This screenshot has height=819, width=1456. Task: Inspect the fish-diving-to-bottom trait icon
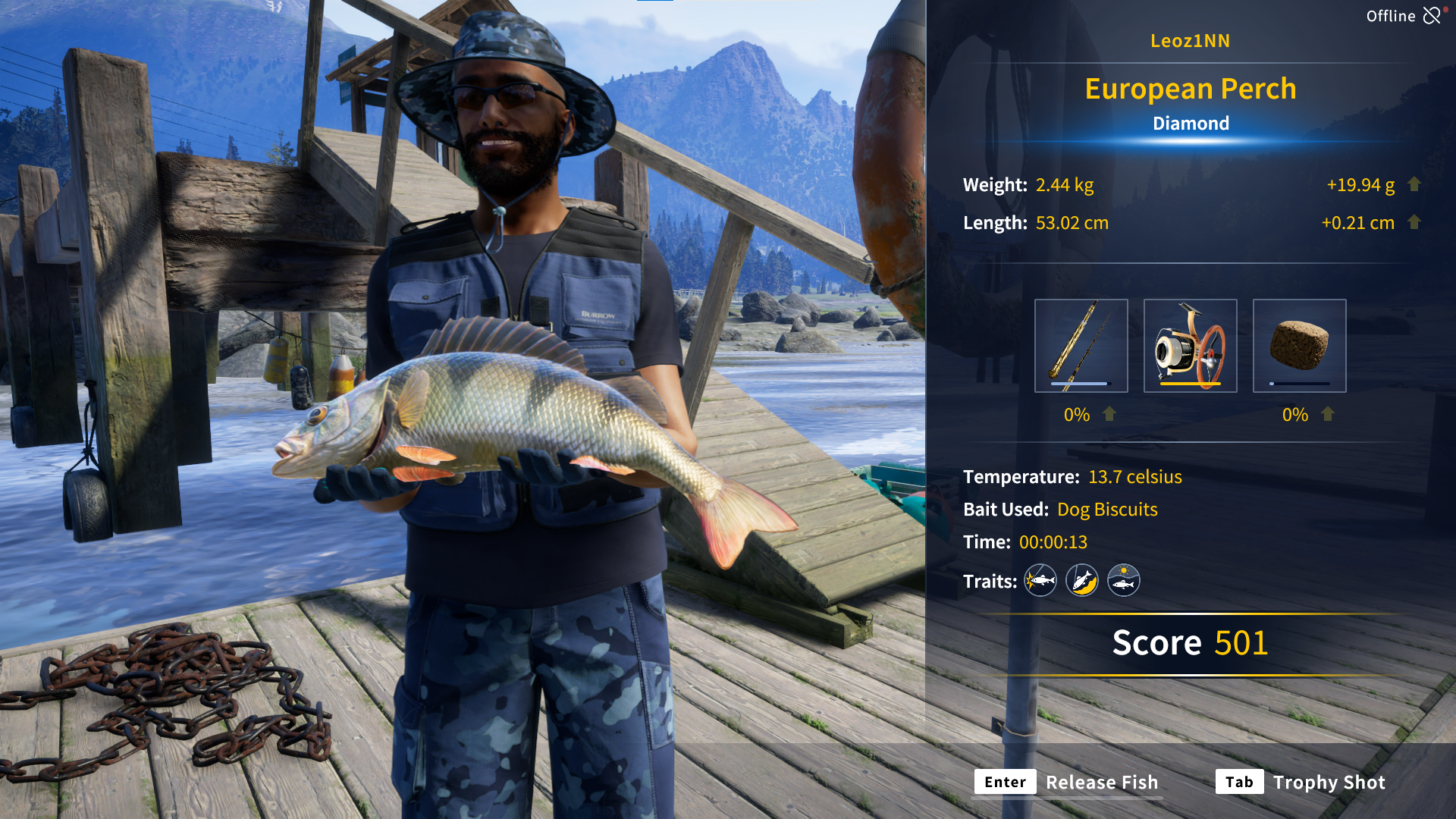(x=1081, y=581)
